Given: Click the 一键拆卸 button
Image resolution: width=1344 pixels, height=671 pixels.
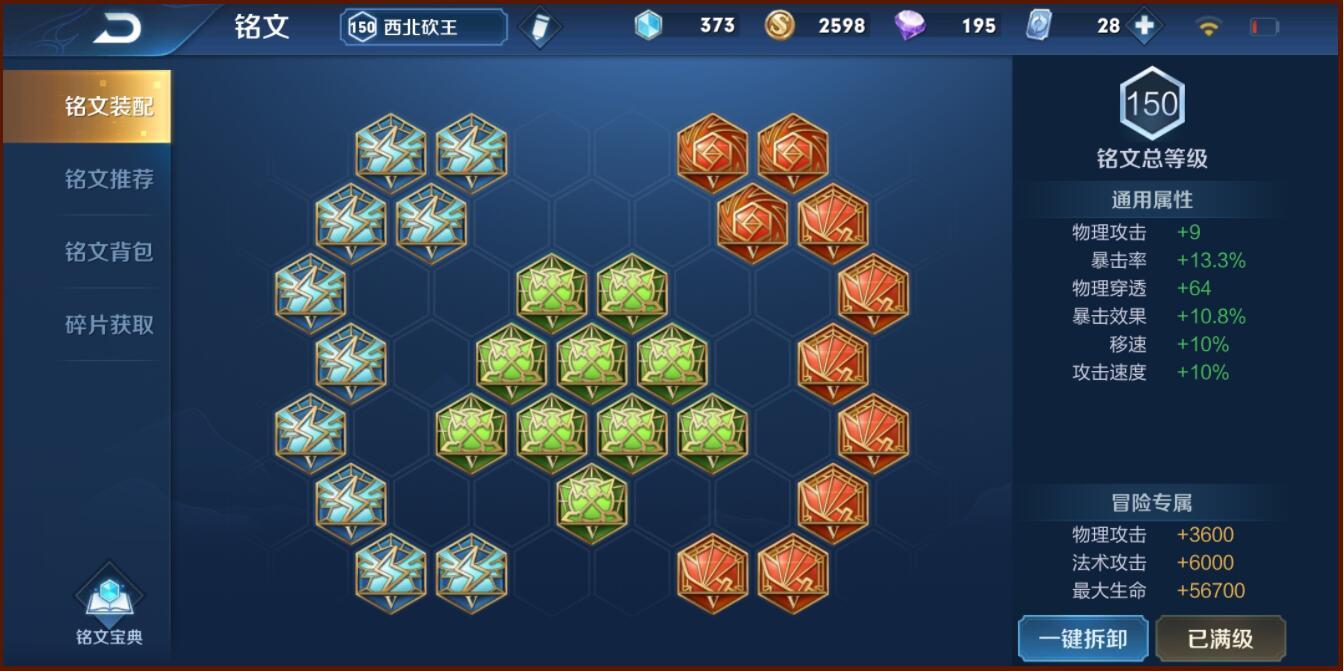Looking at the screenshot, I should coord(1083,639).
